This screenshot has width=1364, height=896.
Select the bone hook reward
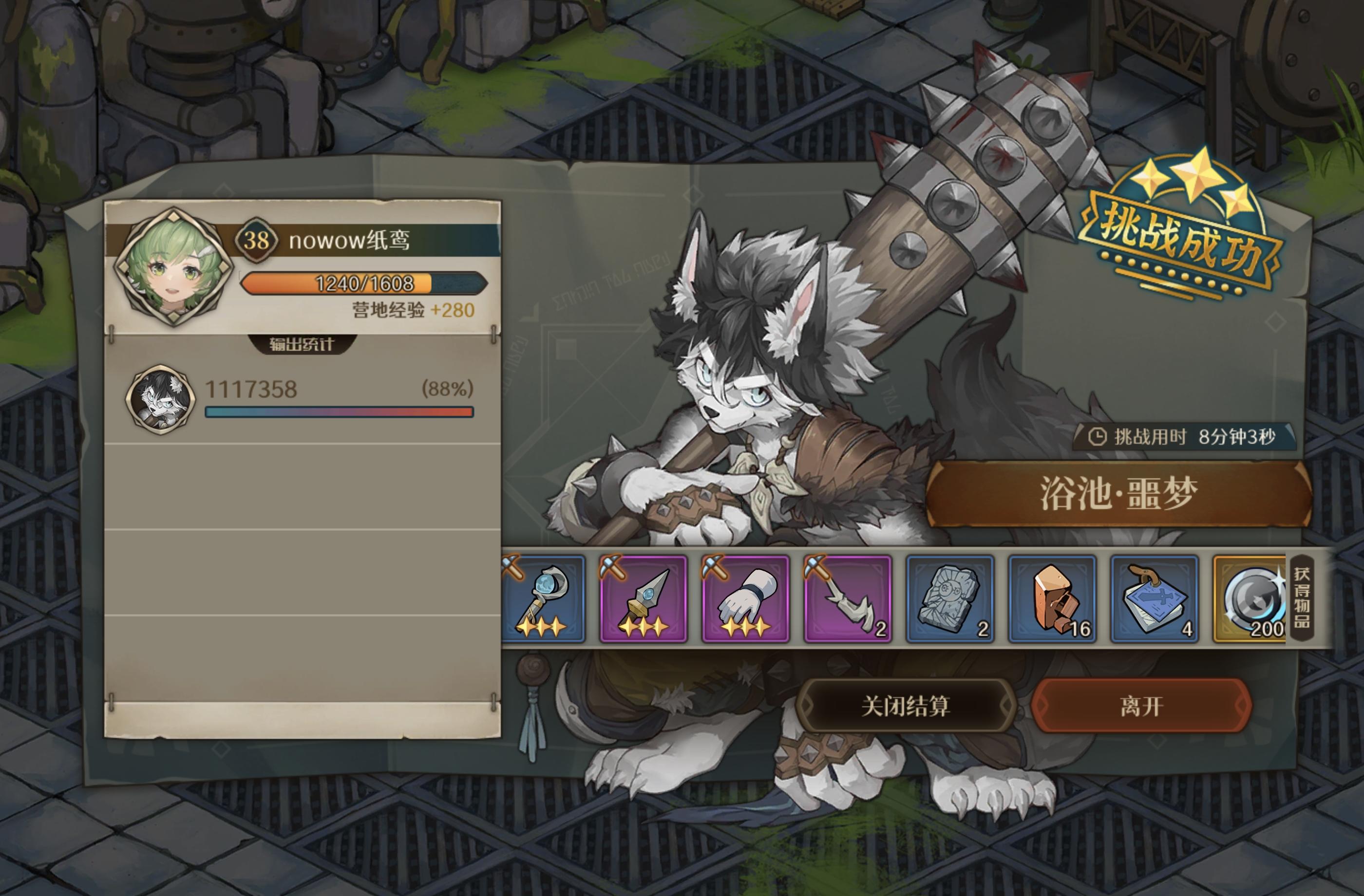847,598
